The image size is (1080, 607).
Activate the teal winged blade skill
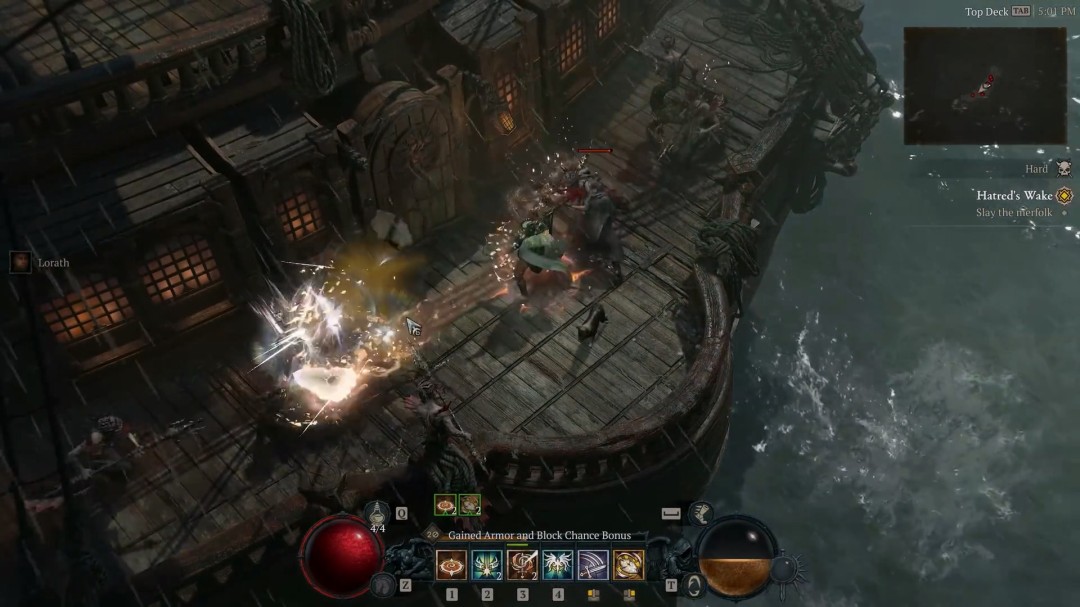point(487,565)
